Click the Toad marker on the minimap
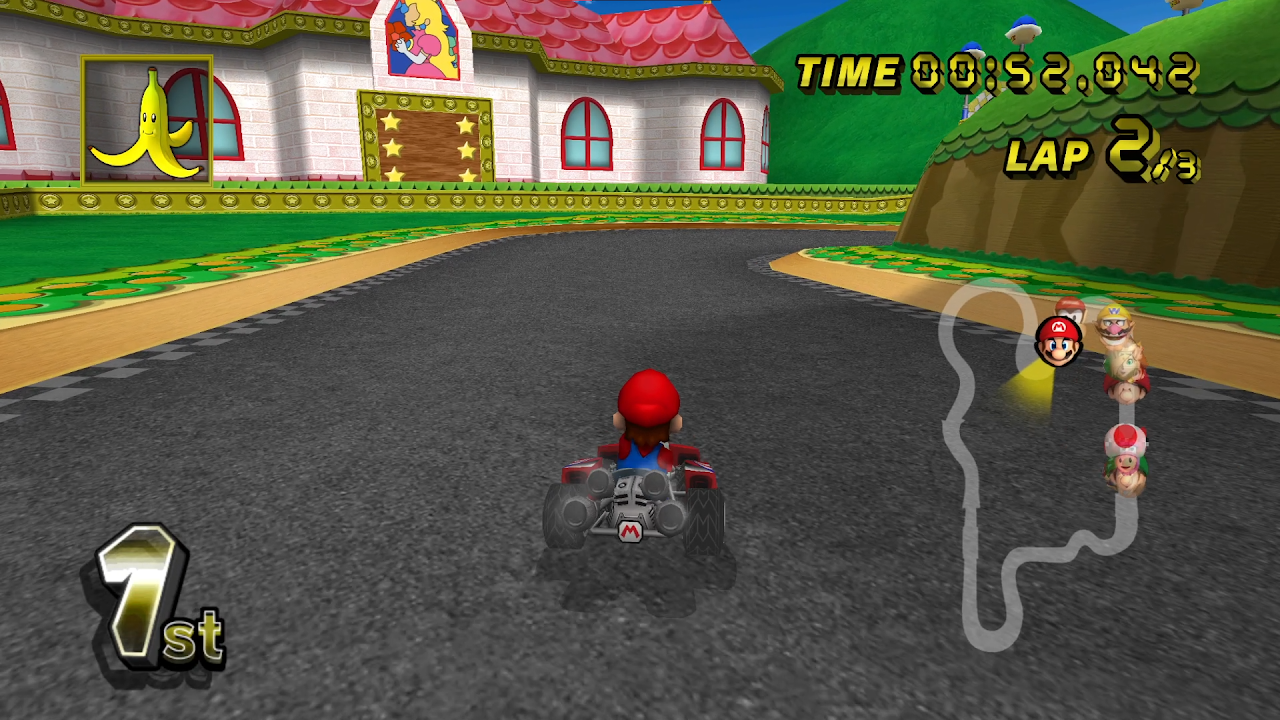The height and width of the screenshot is (720, 1280). (x=1126, y=442)
